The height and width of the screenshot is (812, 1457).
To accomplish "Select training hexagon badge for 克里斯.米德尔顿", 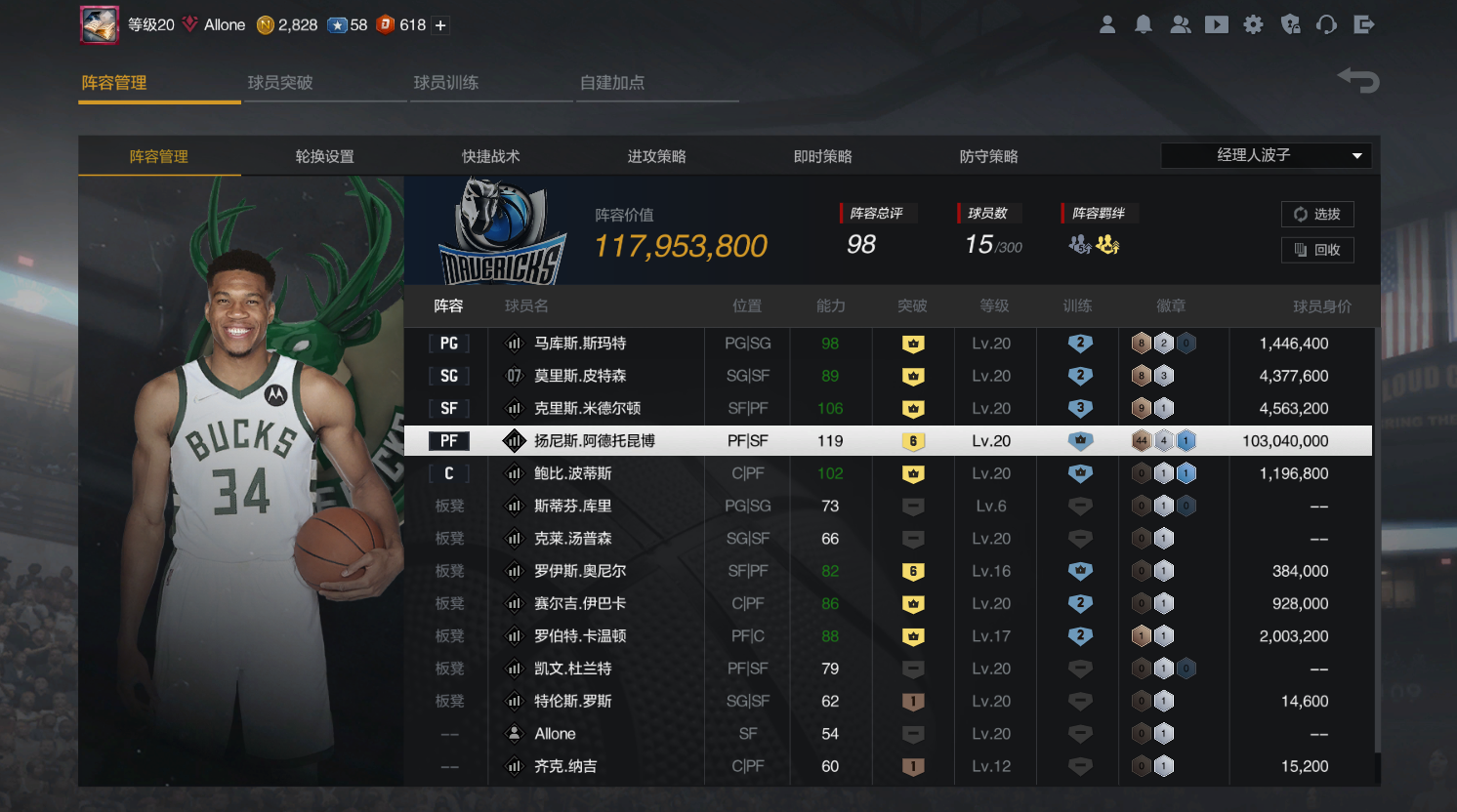I will [1078, 408].
